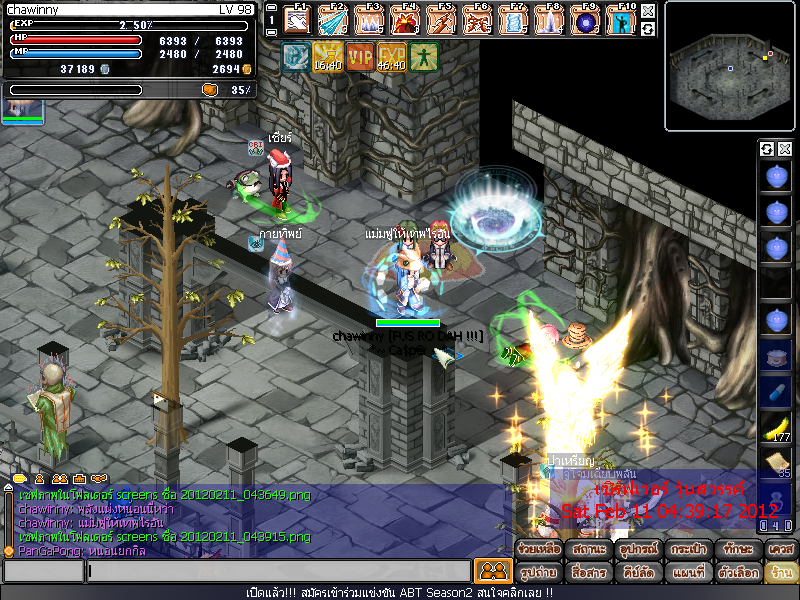Click the chat text input field

278,571
